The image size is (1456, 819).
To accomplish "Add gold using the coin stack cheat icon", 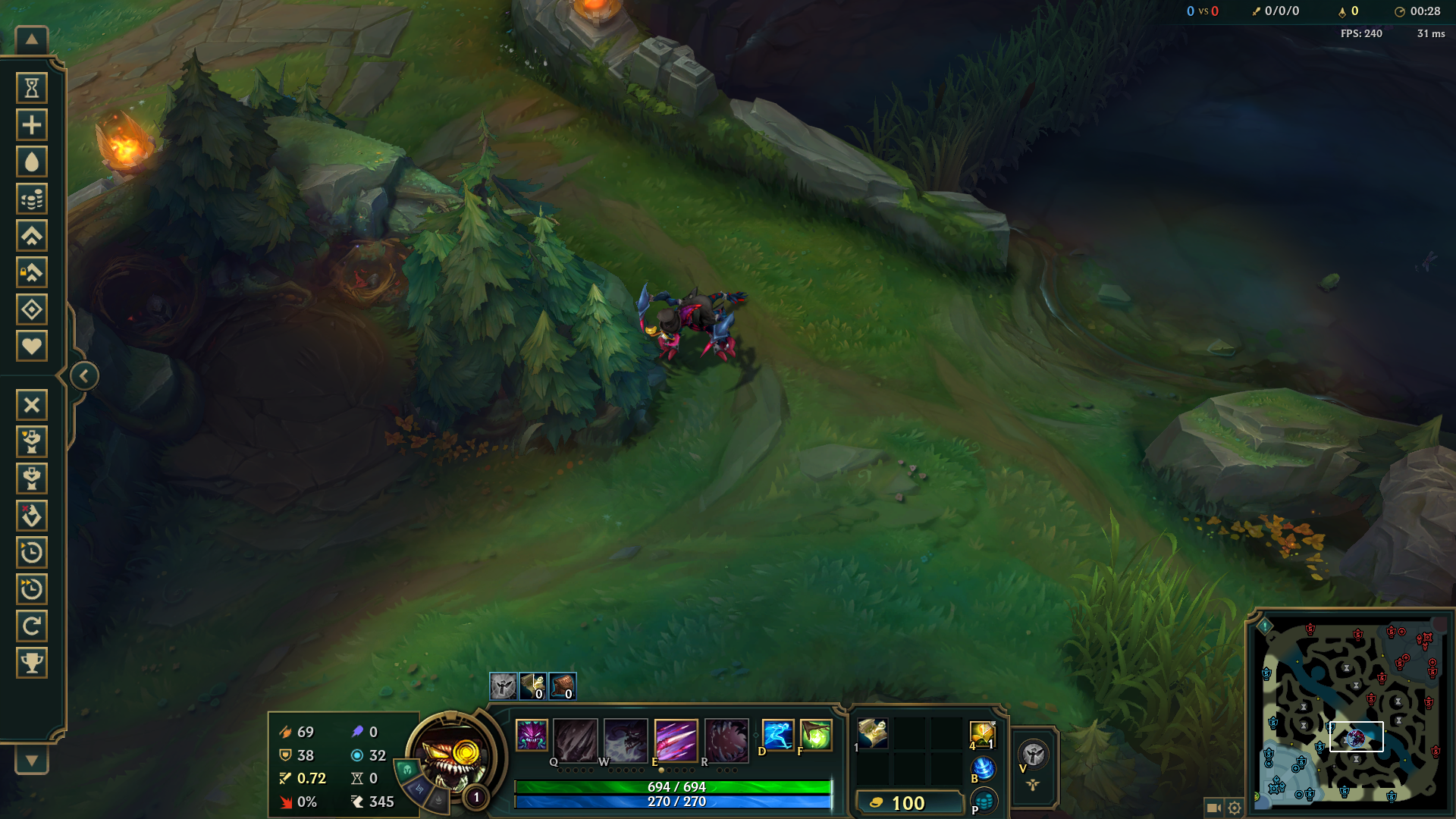I will coord(32,199).
